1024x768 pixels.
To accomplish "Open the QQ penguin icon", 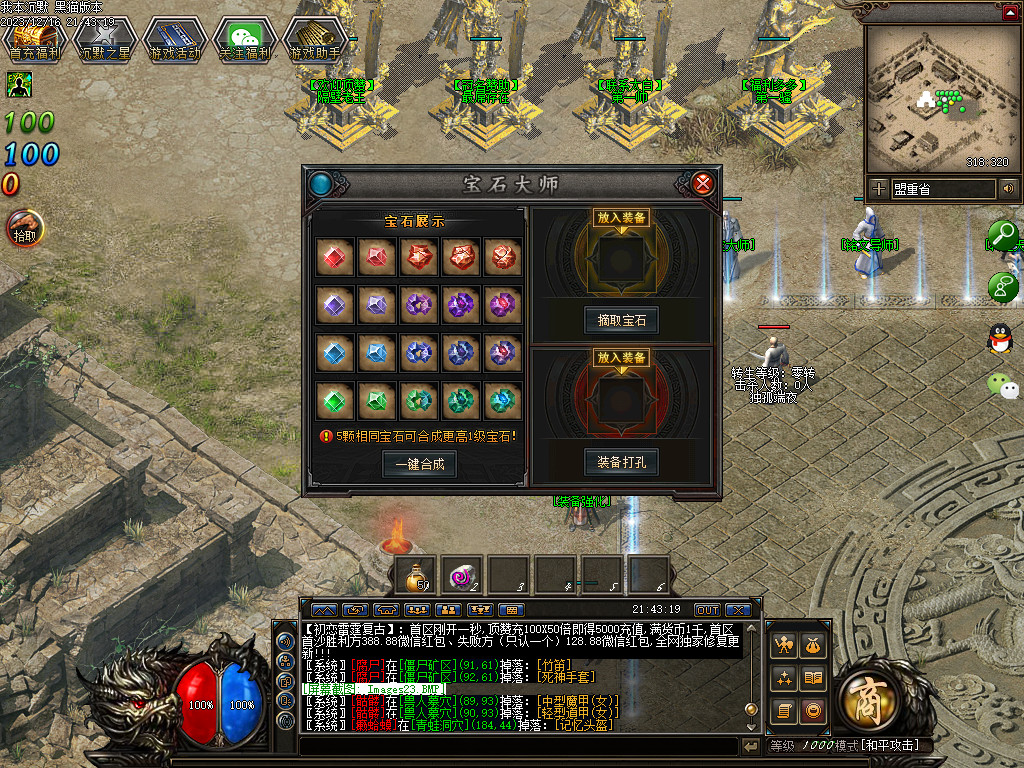I will pyautogui.click(x=999, y=339).
